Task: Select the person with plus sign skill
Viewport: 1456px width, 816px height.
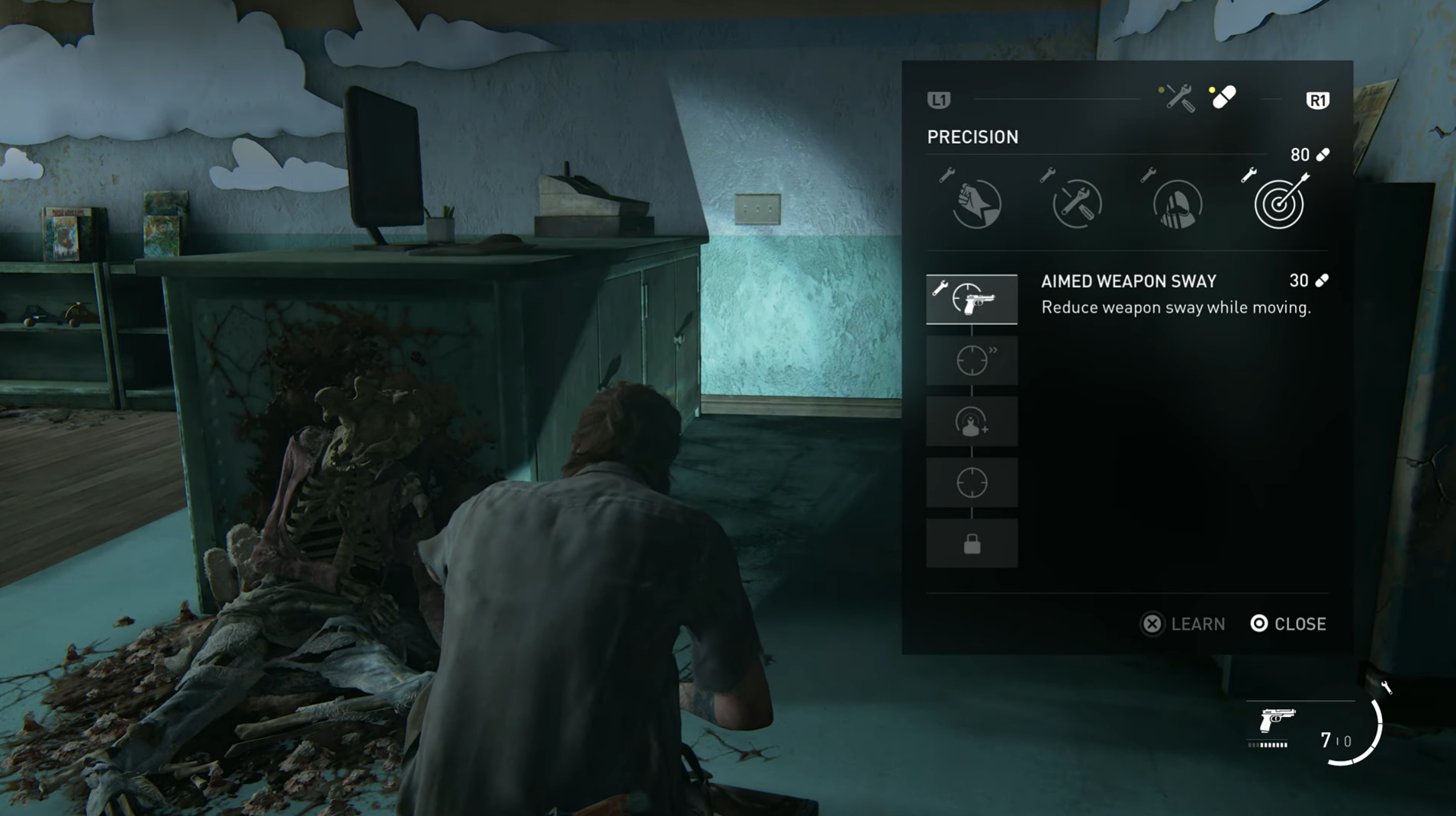Action: tap(971, 421)
